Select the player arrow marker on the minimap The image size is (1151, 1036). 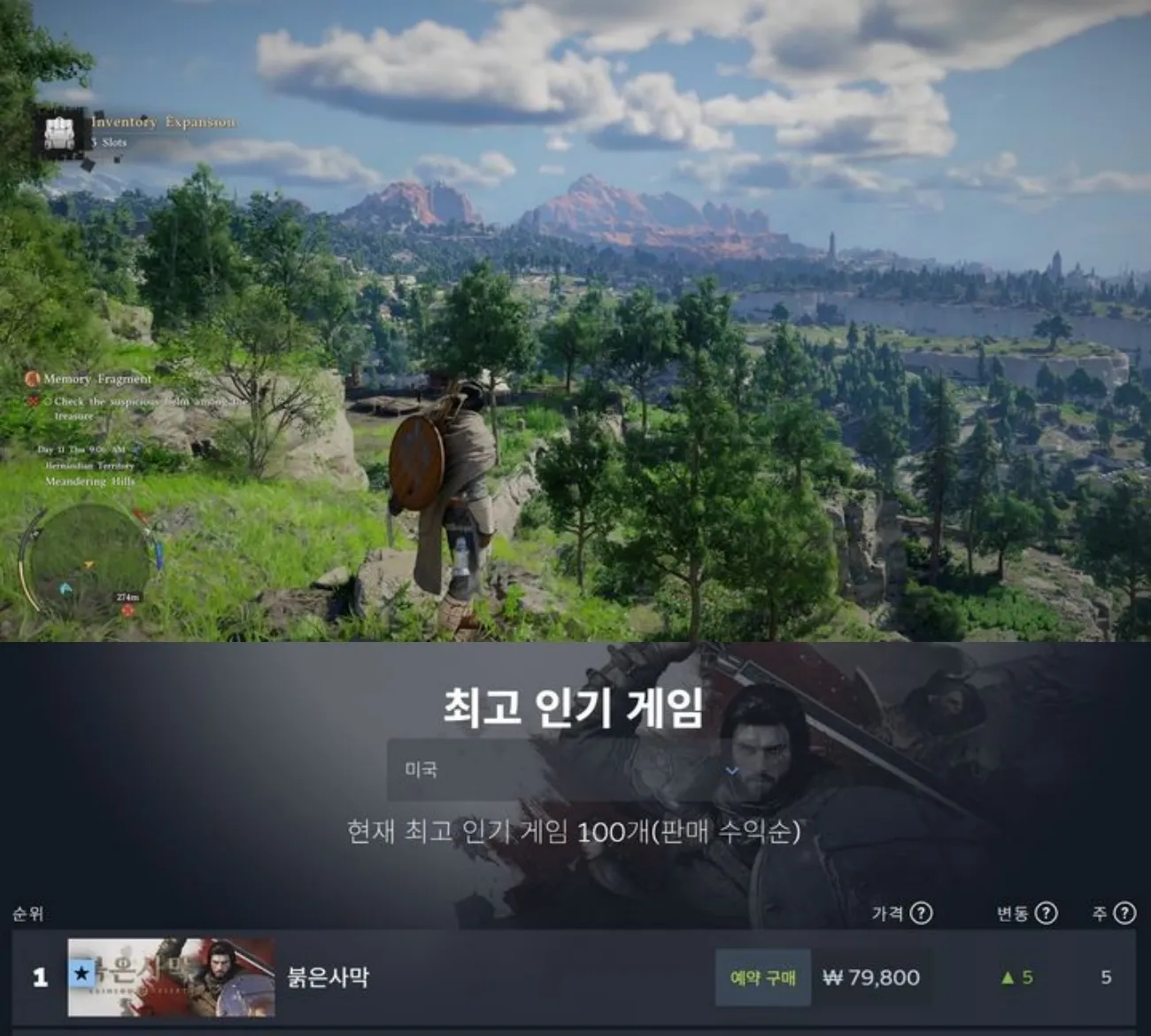pyautogui.click(x=89, y=564)
